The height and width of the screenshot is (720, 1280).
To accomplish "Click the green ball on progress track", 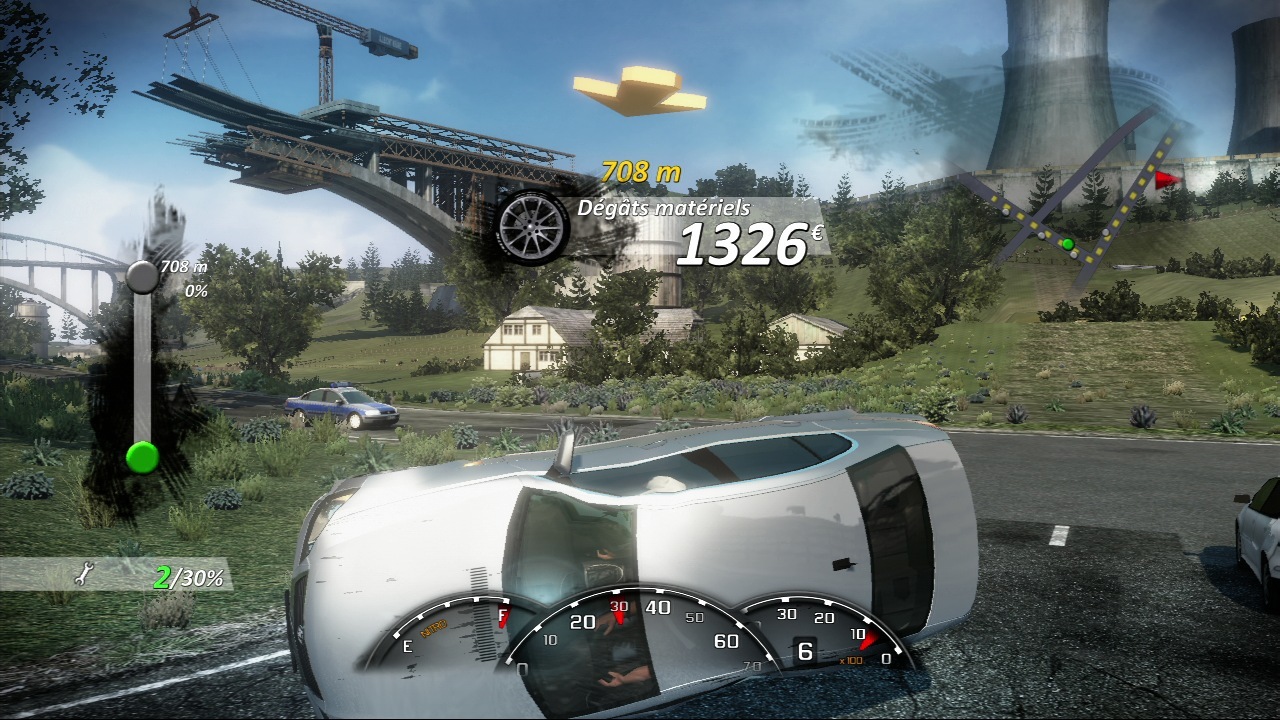I will point(142,458).
